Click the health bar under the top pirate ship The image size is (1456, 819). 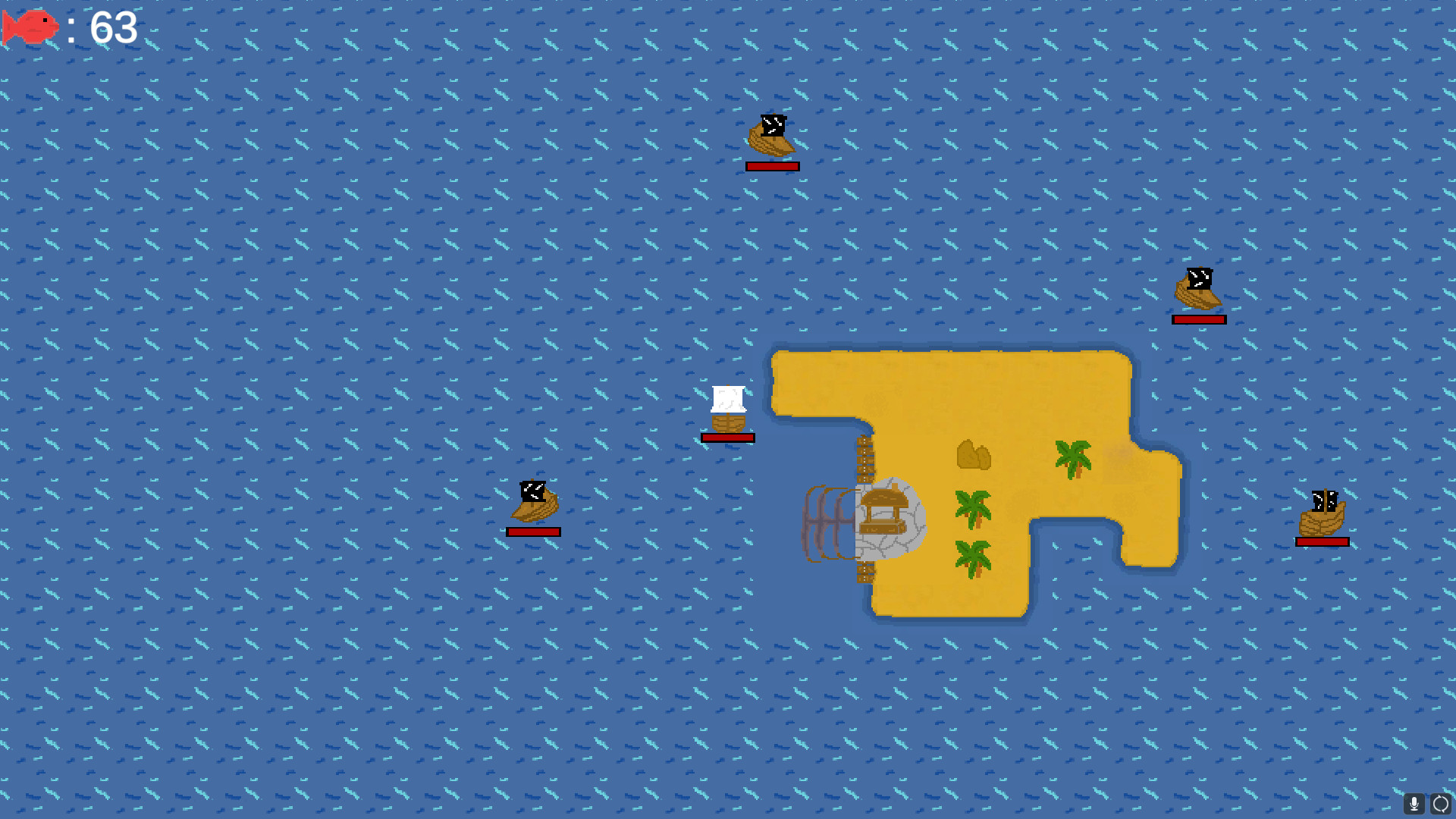(772, 165)
